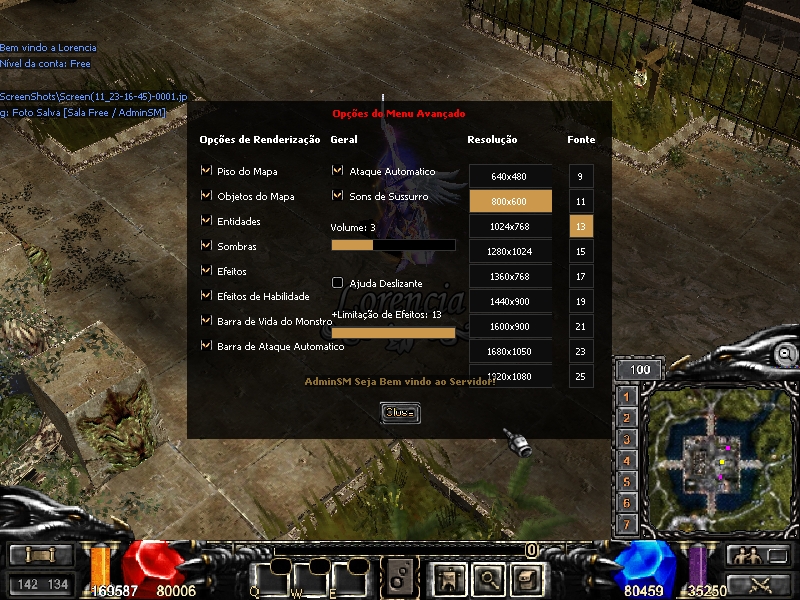Choose the 1024x768 resolution option
Screen dimensions: 800x600
(x=510, y=226)
